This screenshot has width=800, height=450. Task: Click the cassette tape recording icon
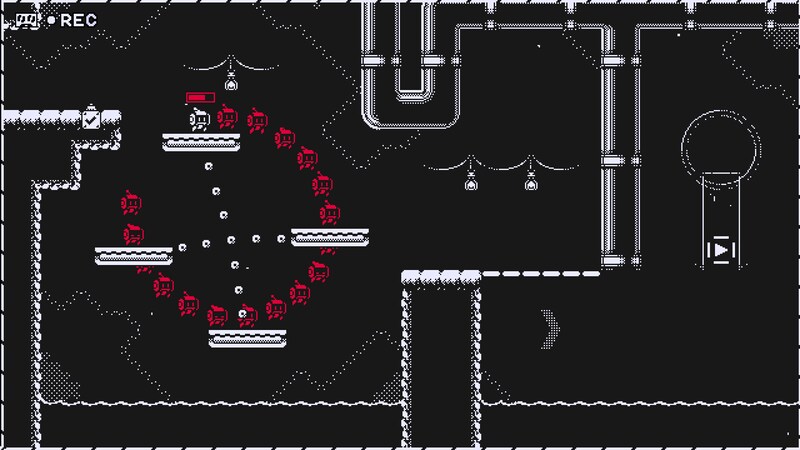click(x=26, y=19)
